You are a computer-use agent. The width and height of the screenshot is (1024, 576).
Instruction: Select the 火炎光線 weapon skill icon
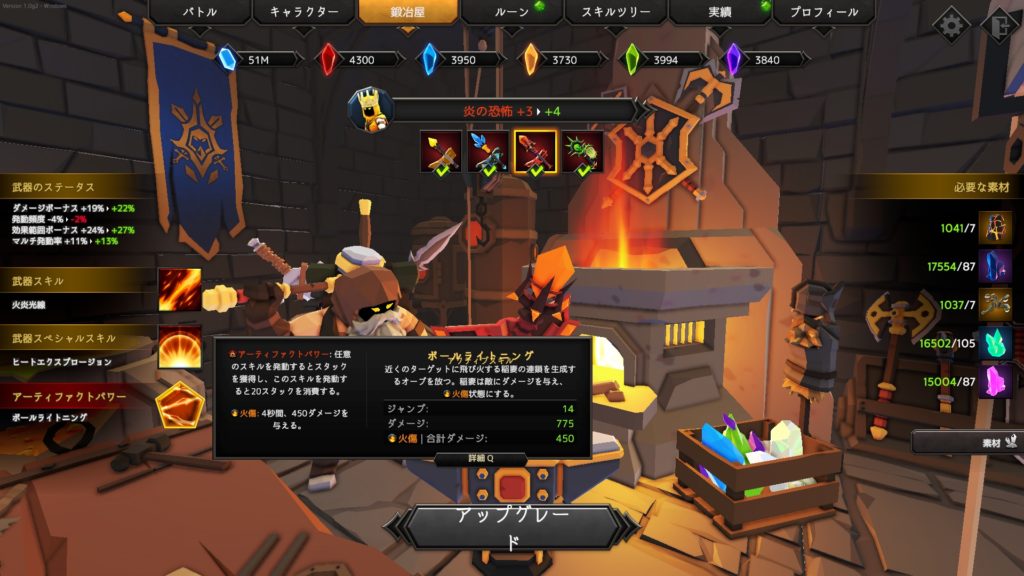point(179,289)
